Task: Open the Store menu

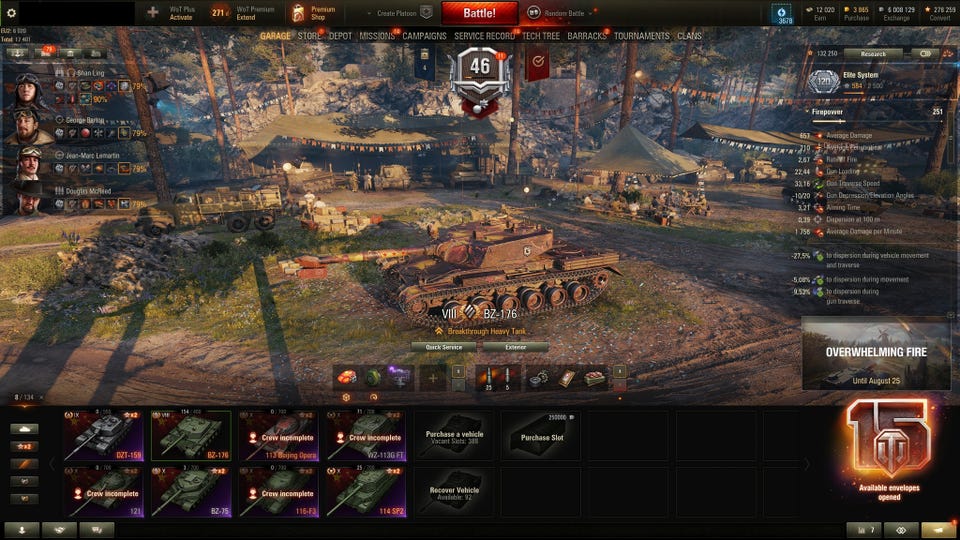Action: tap(309, 36)
